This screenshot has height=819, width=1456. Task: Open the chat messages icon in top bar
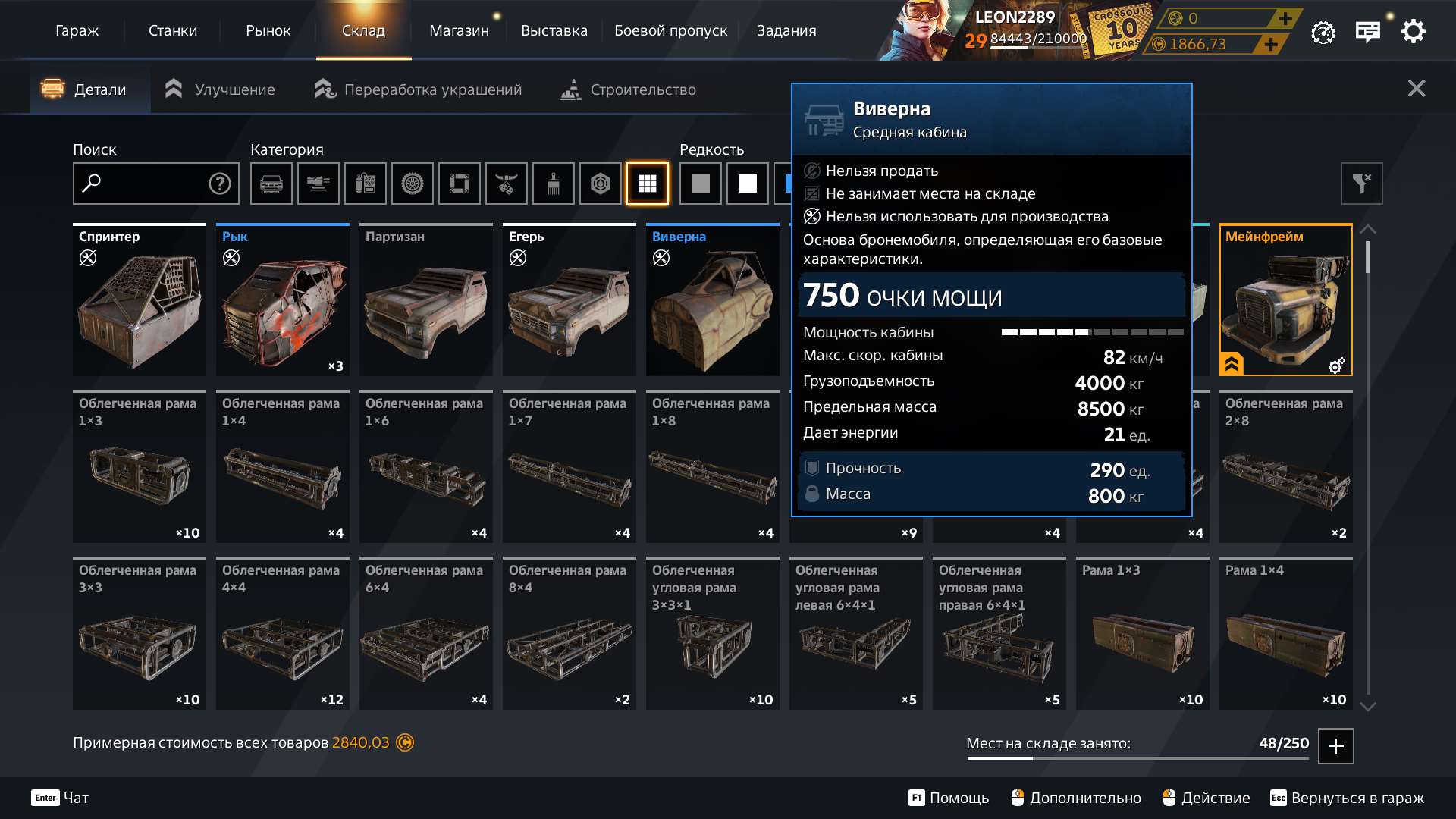coord(1367,31)
